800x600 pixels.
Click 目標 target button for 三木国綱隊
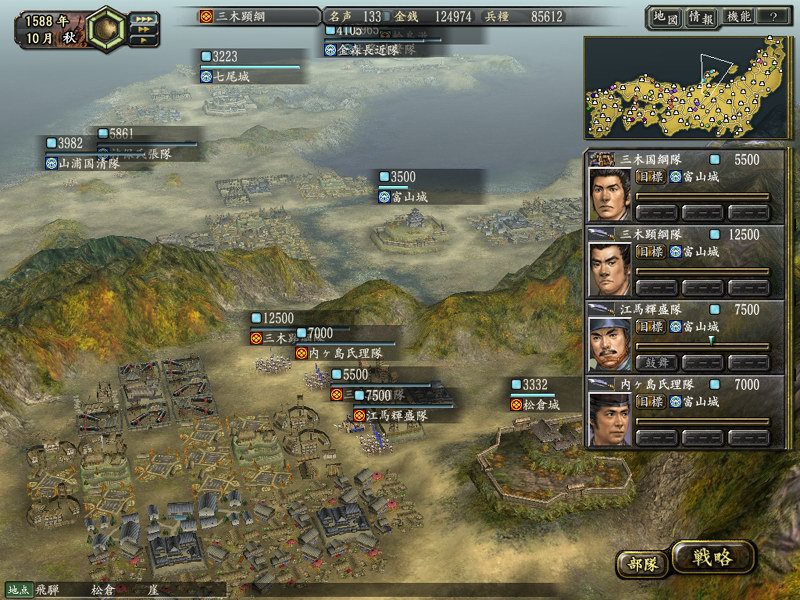click(x=650, y=177)
